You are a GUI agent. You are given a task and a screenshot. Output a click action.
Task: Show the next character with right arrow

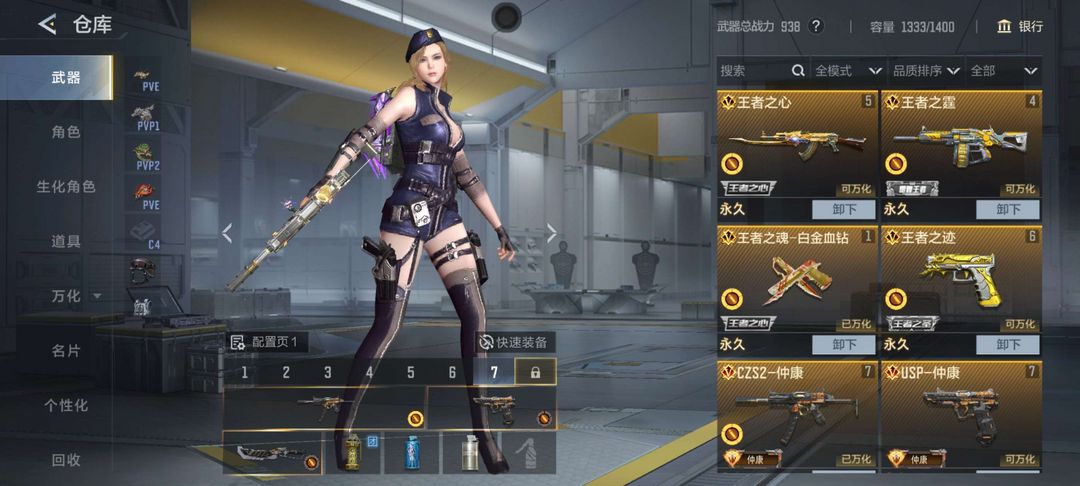click(551, 233)
